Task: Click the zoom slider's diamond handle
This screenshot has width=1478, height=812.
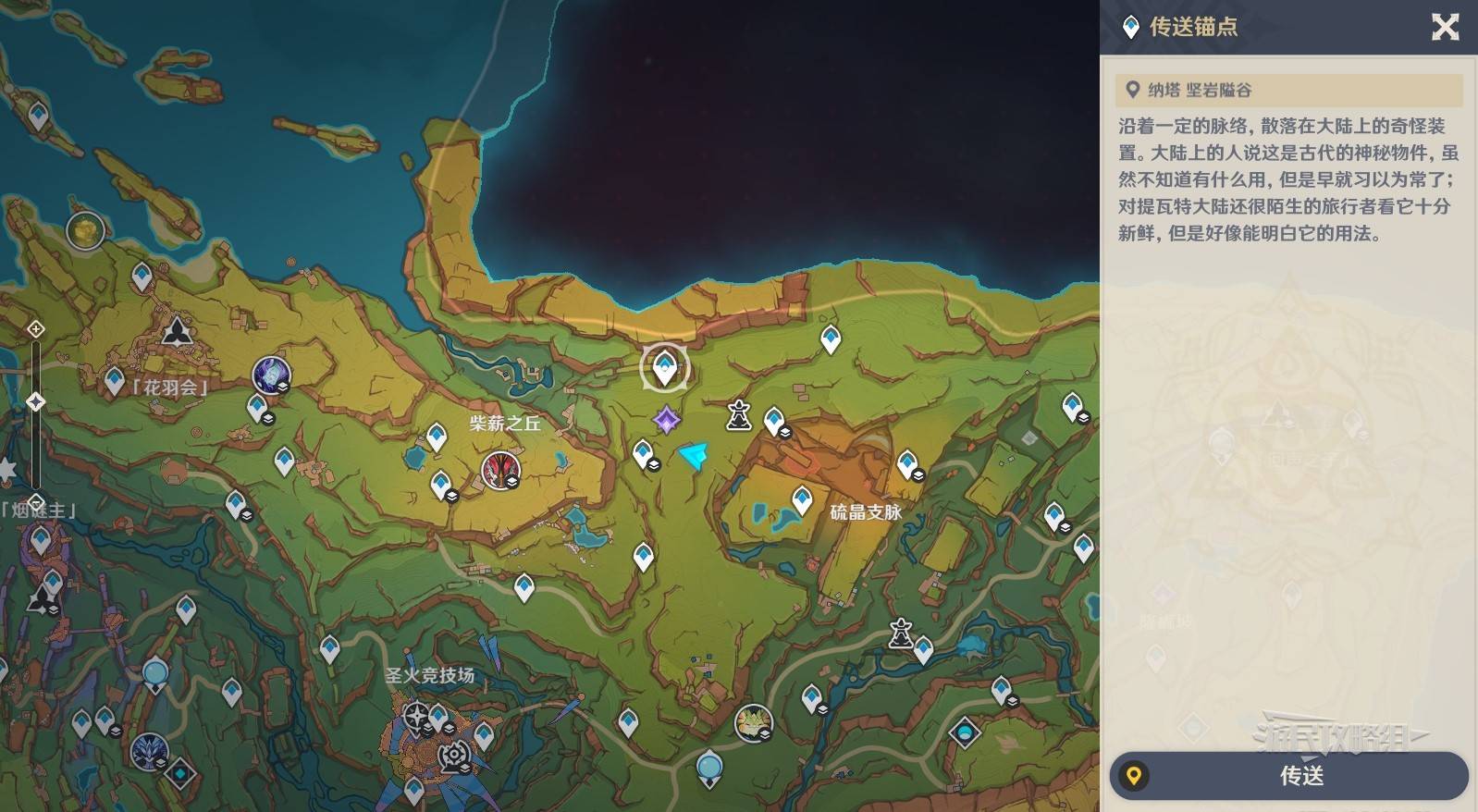Action: pyautogui.click(x=35, y=401)
